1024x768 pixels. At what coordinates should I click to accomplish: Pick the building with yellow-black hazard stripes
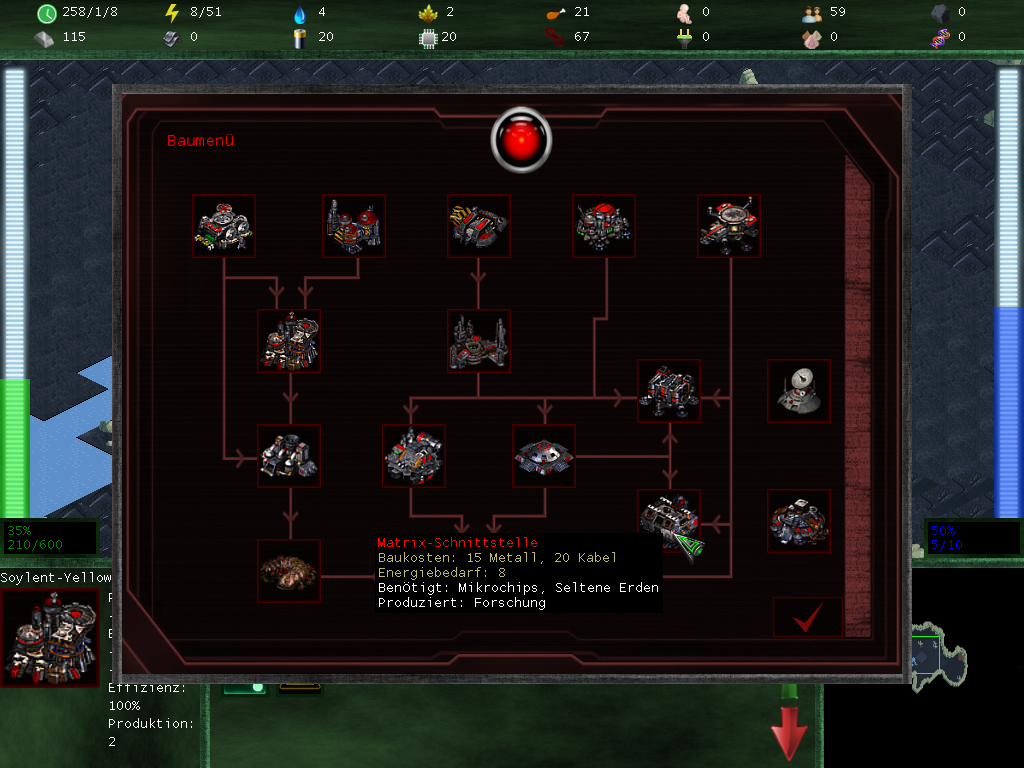point(479,226)
